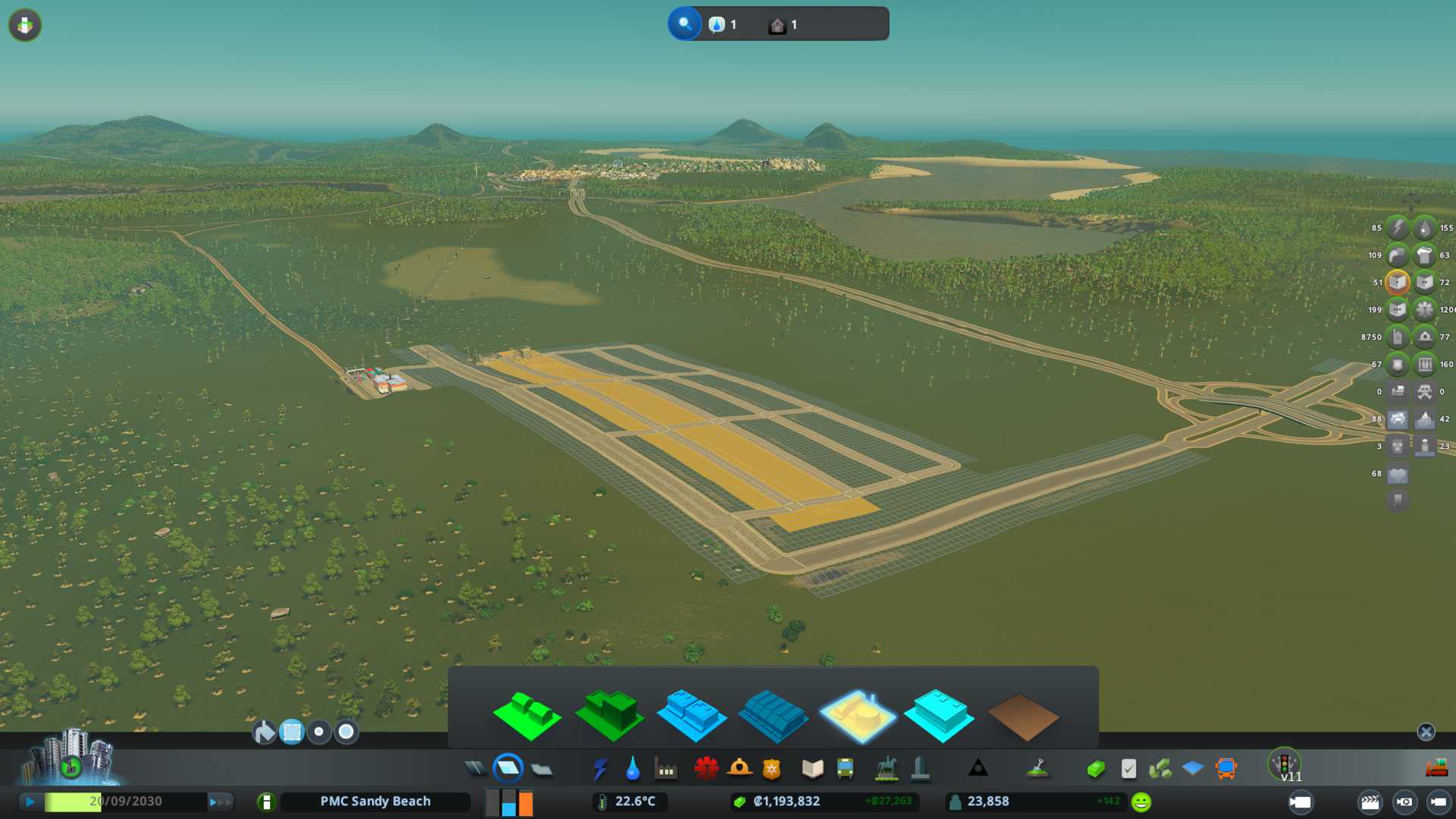Open the search magnifier at top
1456x819 pixels.
click(x=684, y=24)
